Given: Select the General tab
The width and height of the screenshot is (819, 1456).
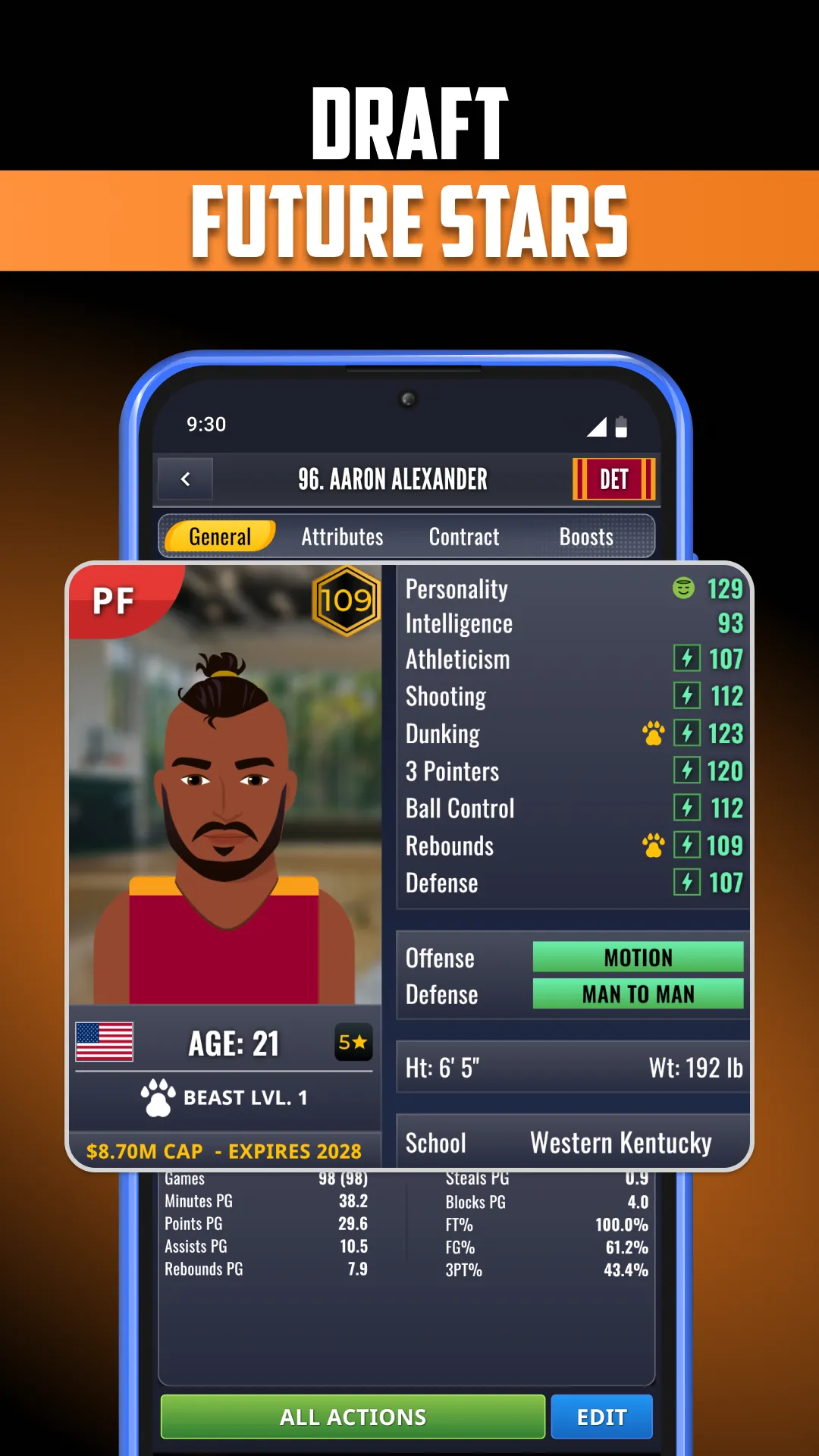Looking at the screenshot, I should [x=220, y=537].
